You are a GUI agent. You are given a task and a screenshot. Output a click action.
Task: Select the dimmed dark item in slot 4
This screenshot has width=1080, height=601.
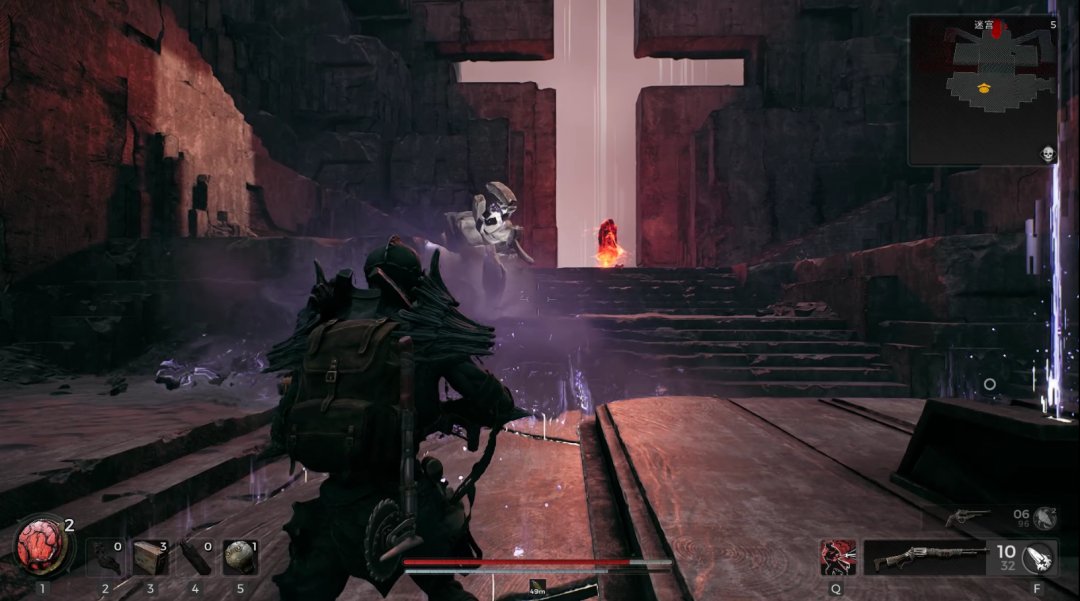point(195,558)
